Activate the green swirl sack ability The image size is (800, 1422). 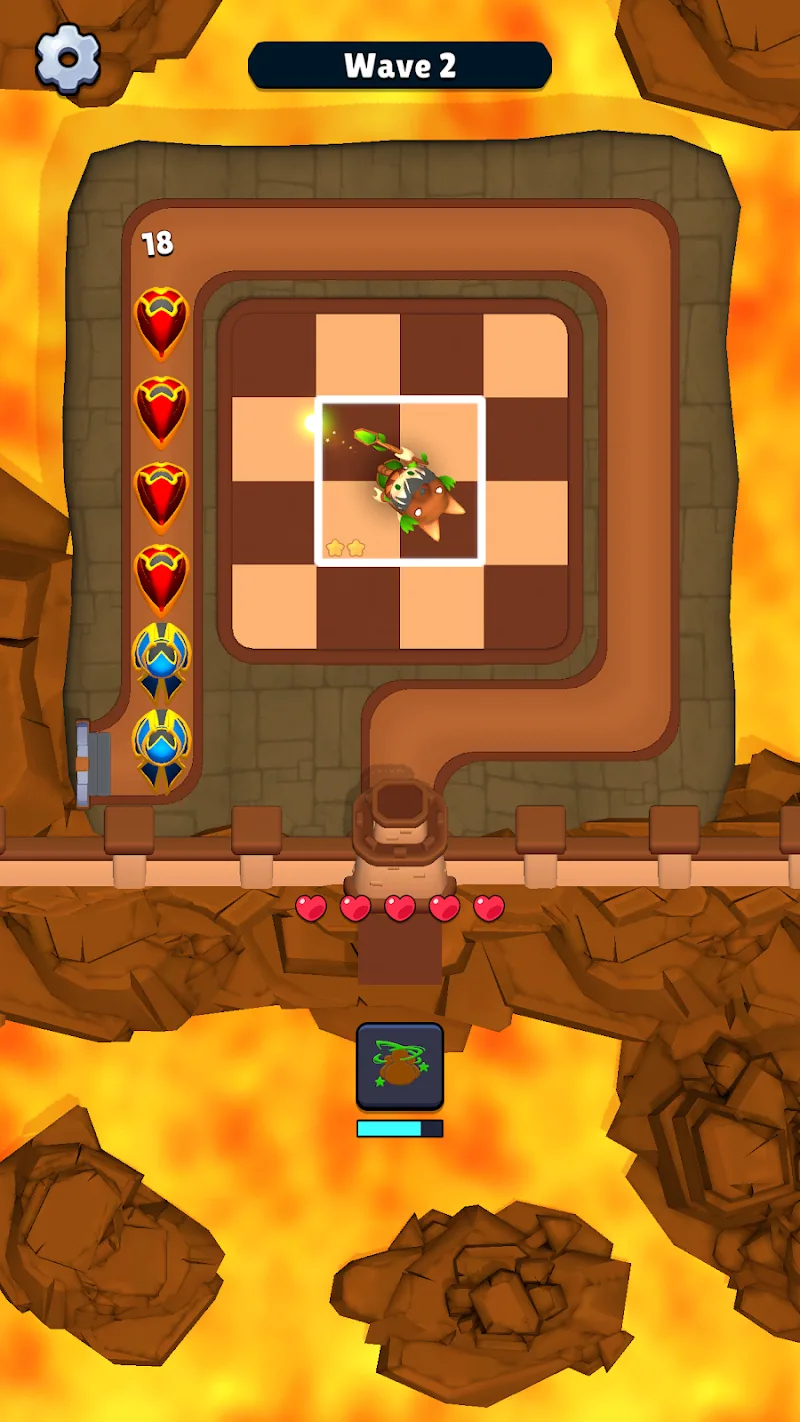point(399,1066)
